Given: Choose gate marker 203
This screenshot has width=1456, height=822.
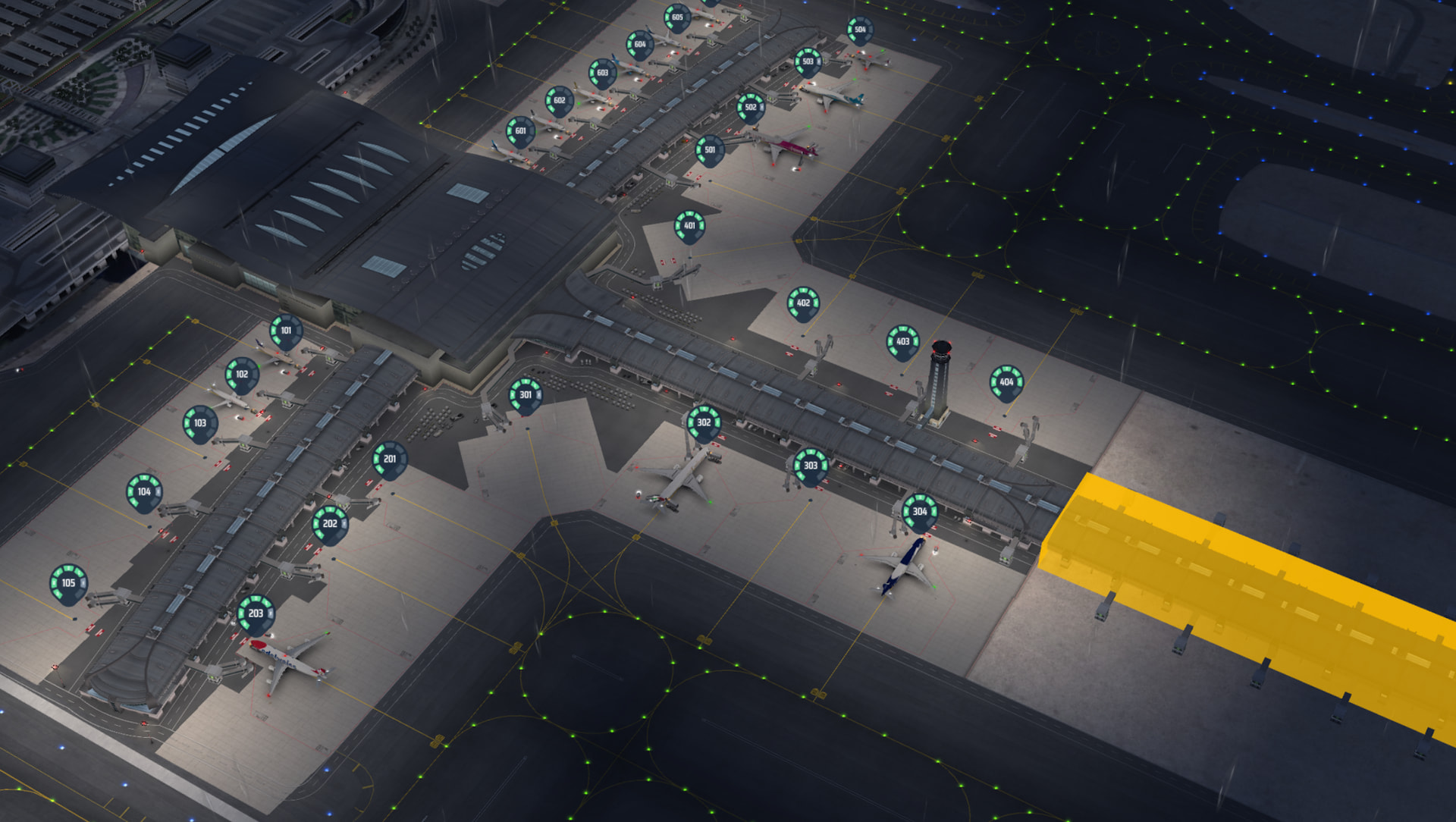Looking at the screenshot, I should click(x=256, y=613).
